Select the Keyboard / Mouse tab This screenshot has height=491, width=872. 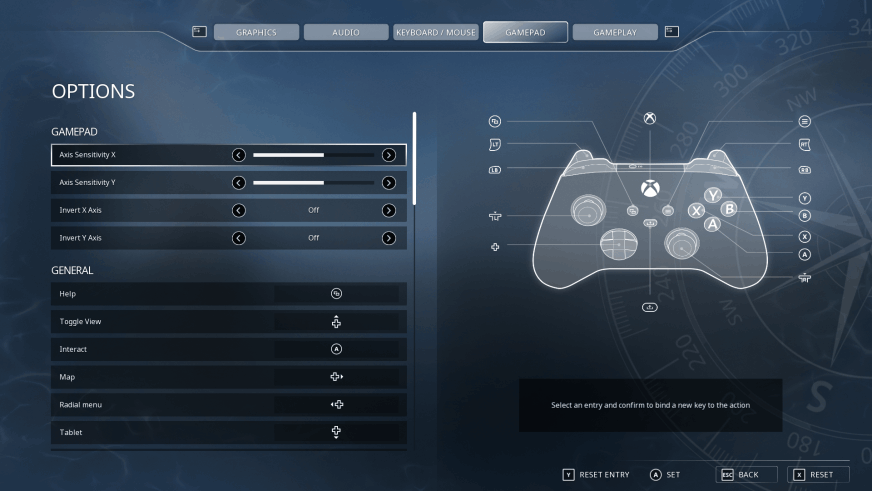pos(435,32)
